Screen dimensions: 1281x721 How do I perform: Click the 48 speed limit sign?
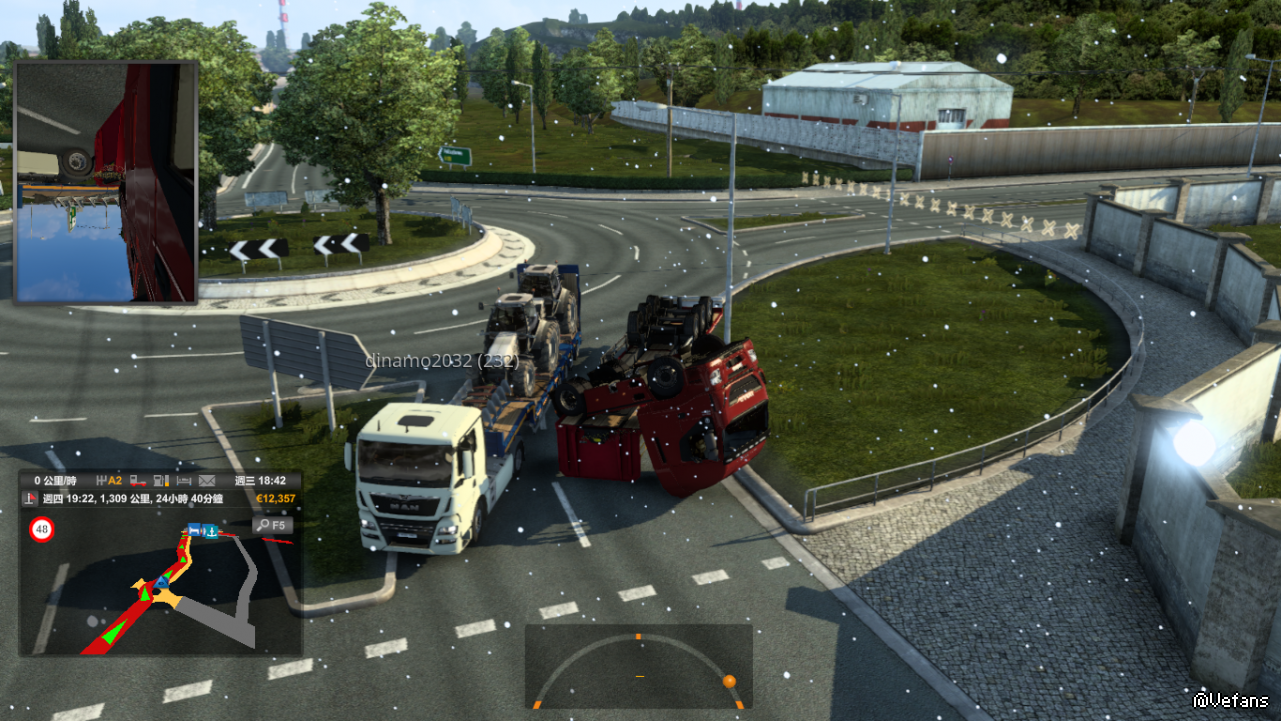(42, 530)
